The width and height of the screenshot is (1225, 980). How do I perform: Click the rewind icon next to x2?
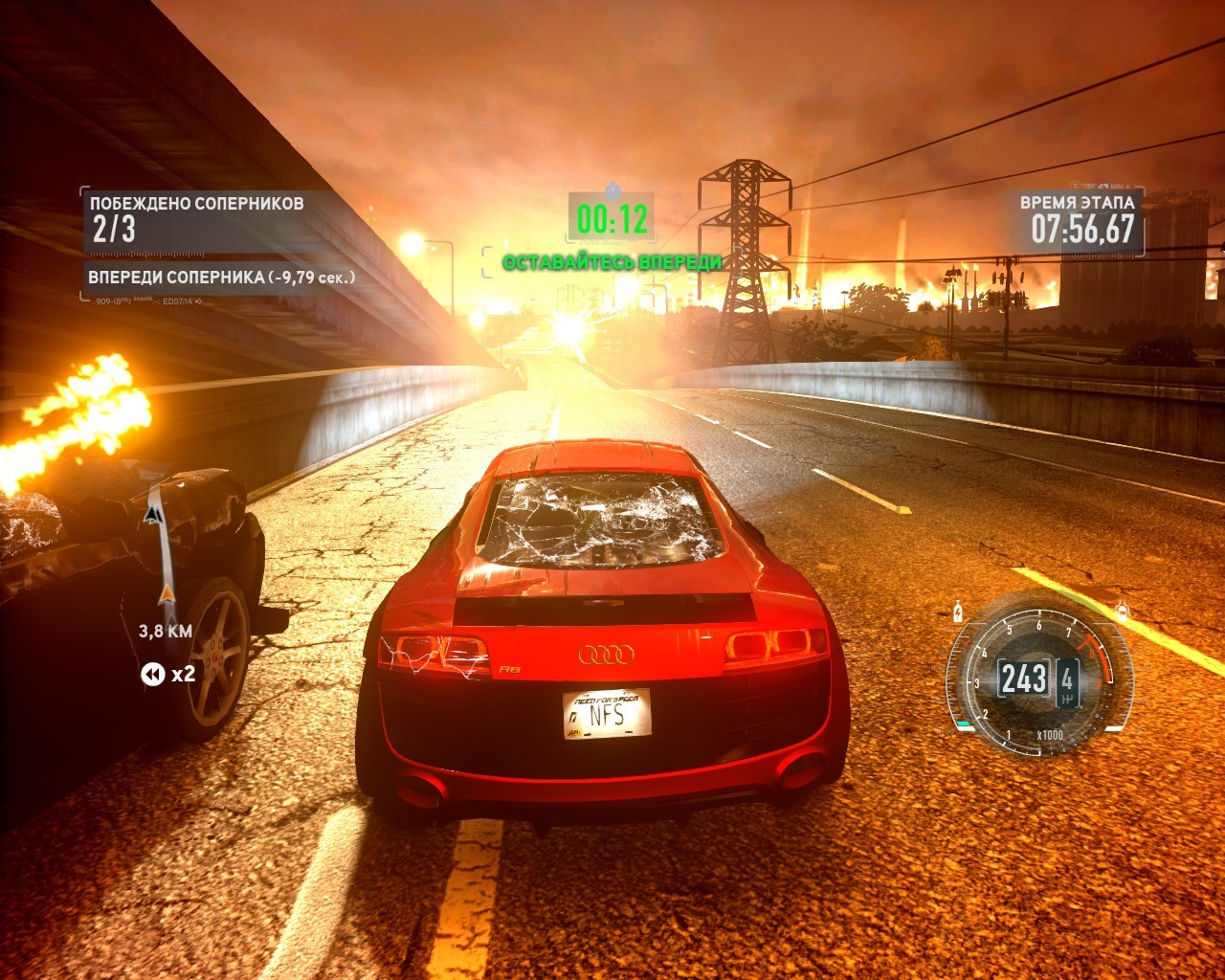(152, 675)
